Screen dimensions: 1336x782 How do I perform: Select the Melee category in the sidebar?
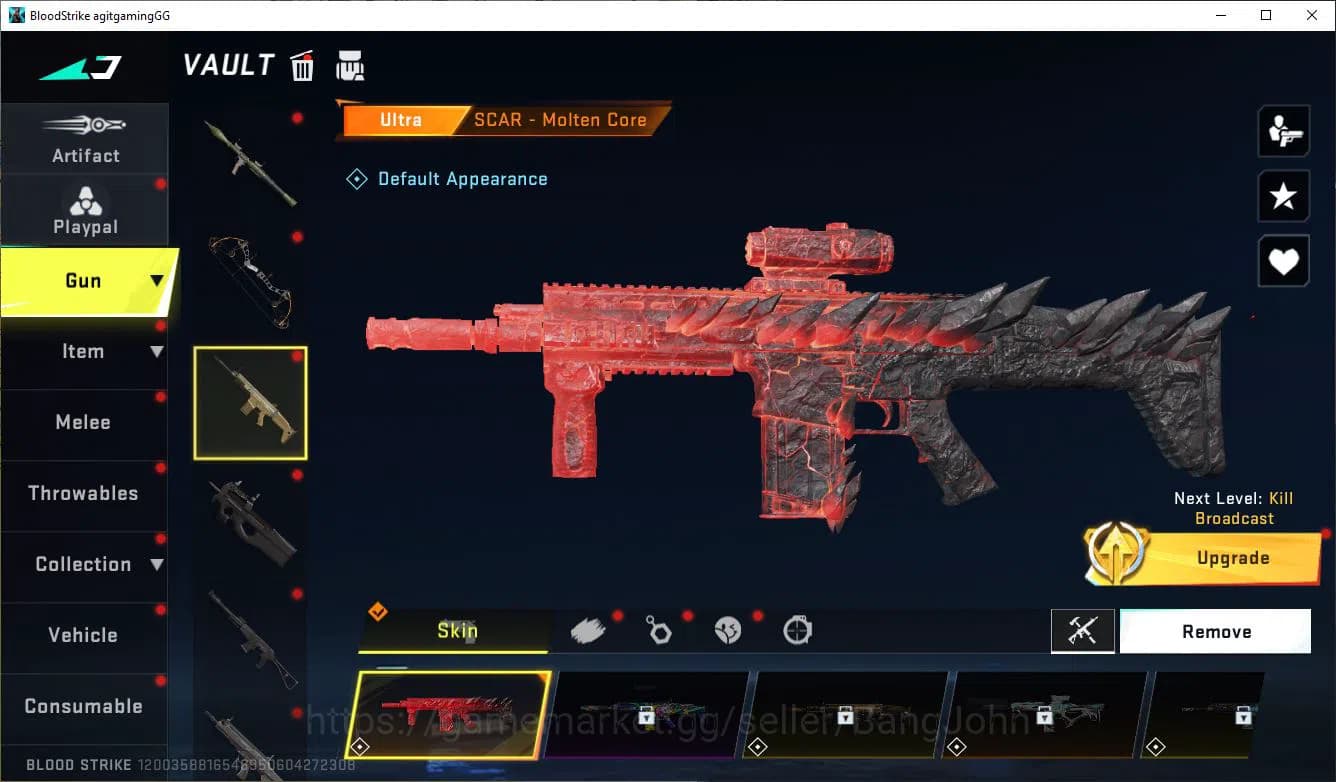pos(83,422)
